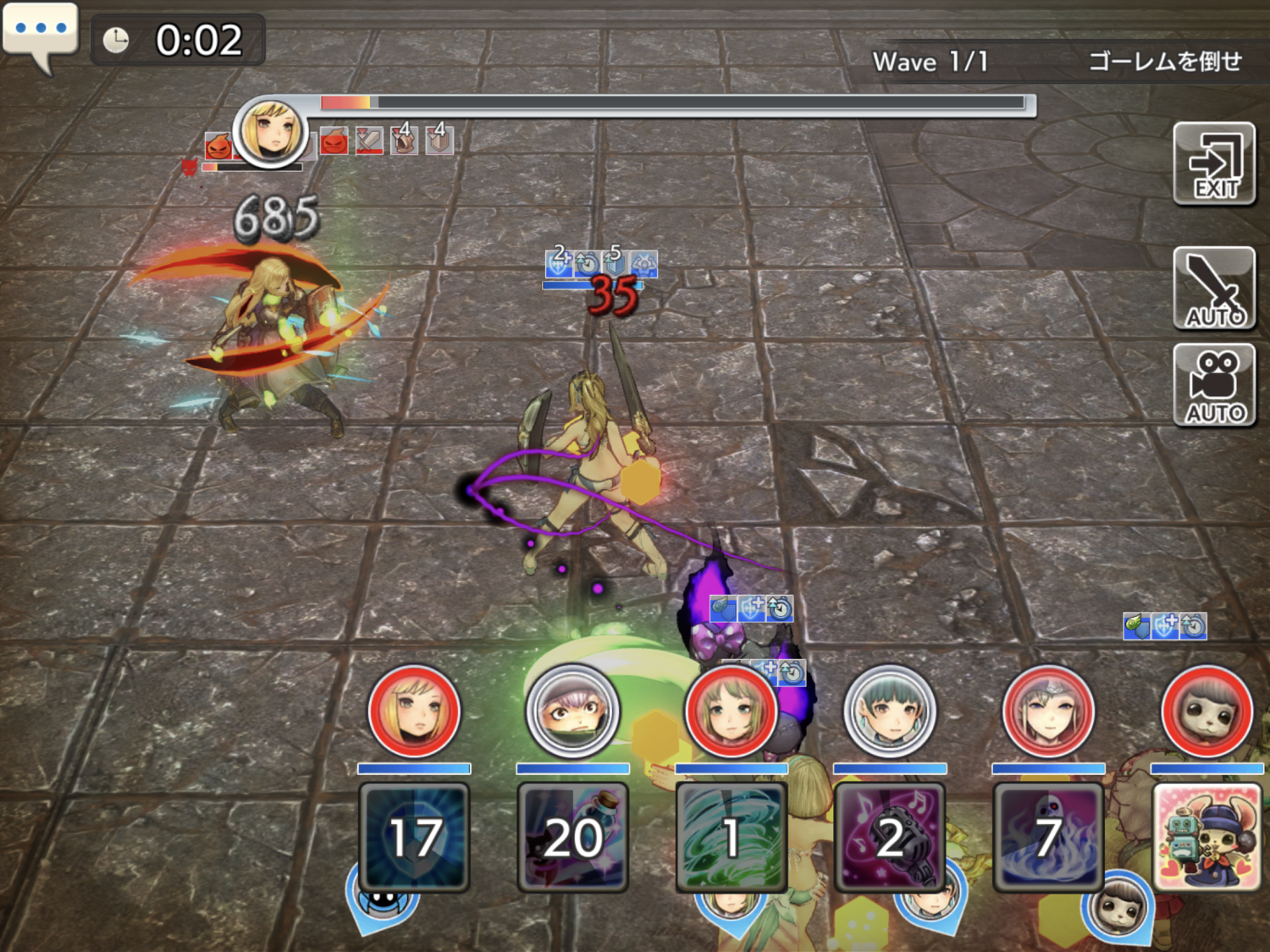Activate the ready robot and rabbit skill

pyautogui.click(x=1207, y=836)
